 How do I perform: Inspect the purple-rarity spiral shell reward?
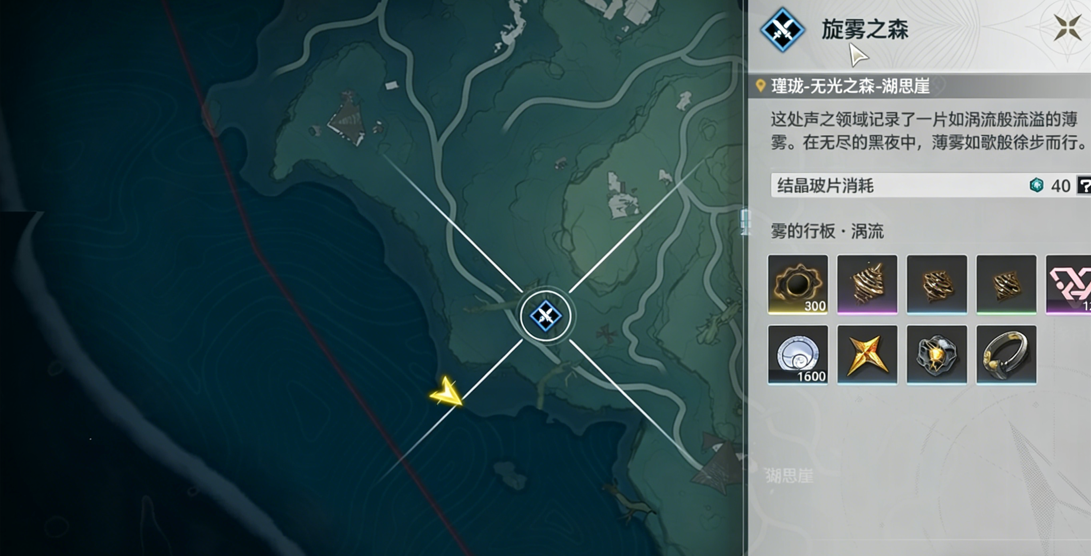pyautogui.click(x=867, y=284)
